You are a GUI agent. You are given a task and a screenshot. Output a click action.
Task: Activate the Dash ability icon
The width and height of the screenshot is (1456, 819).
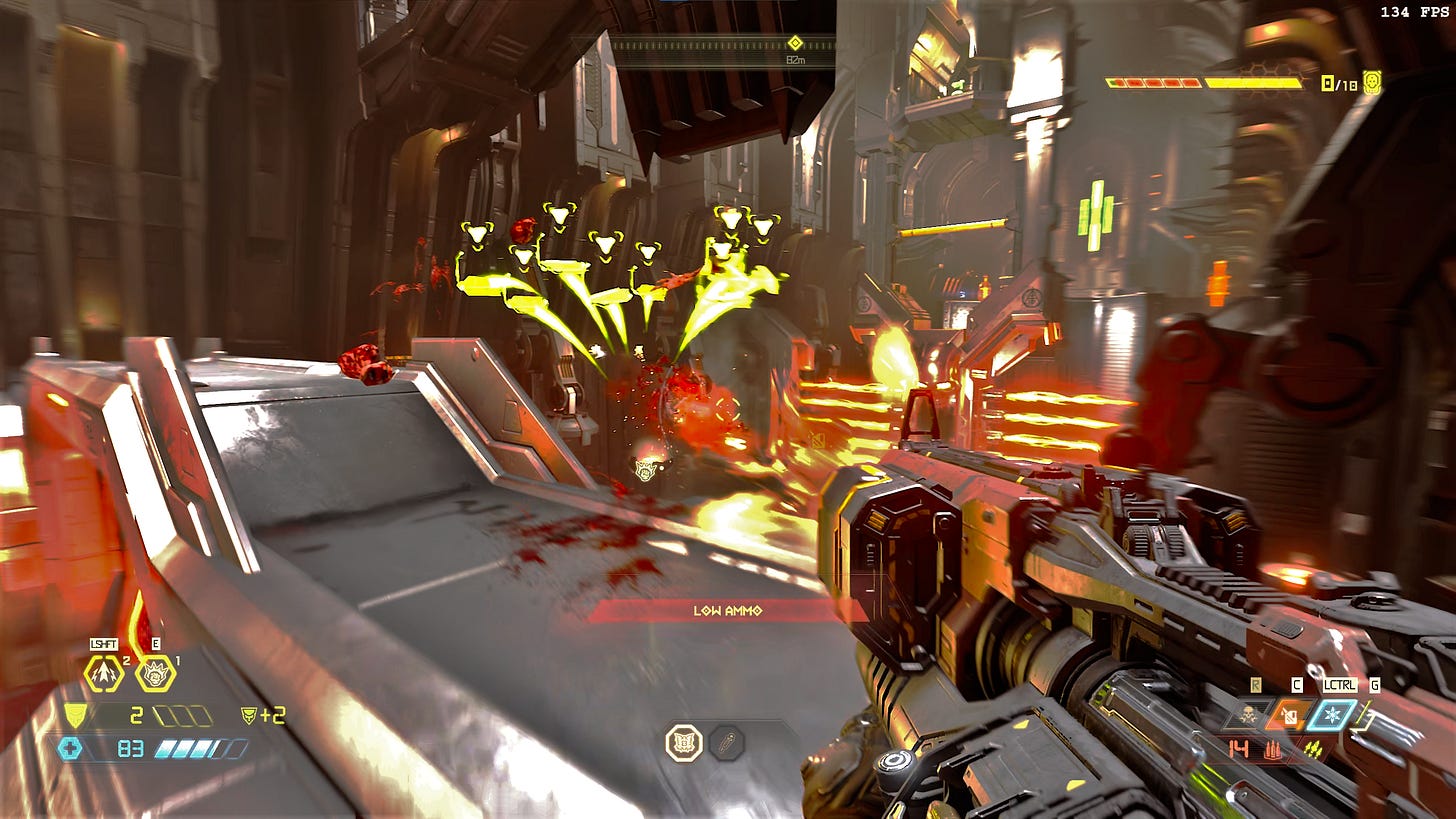103,673
